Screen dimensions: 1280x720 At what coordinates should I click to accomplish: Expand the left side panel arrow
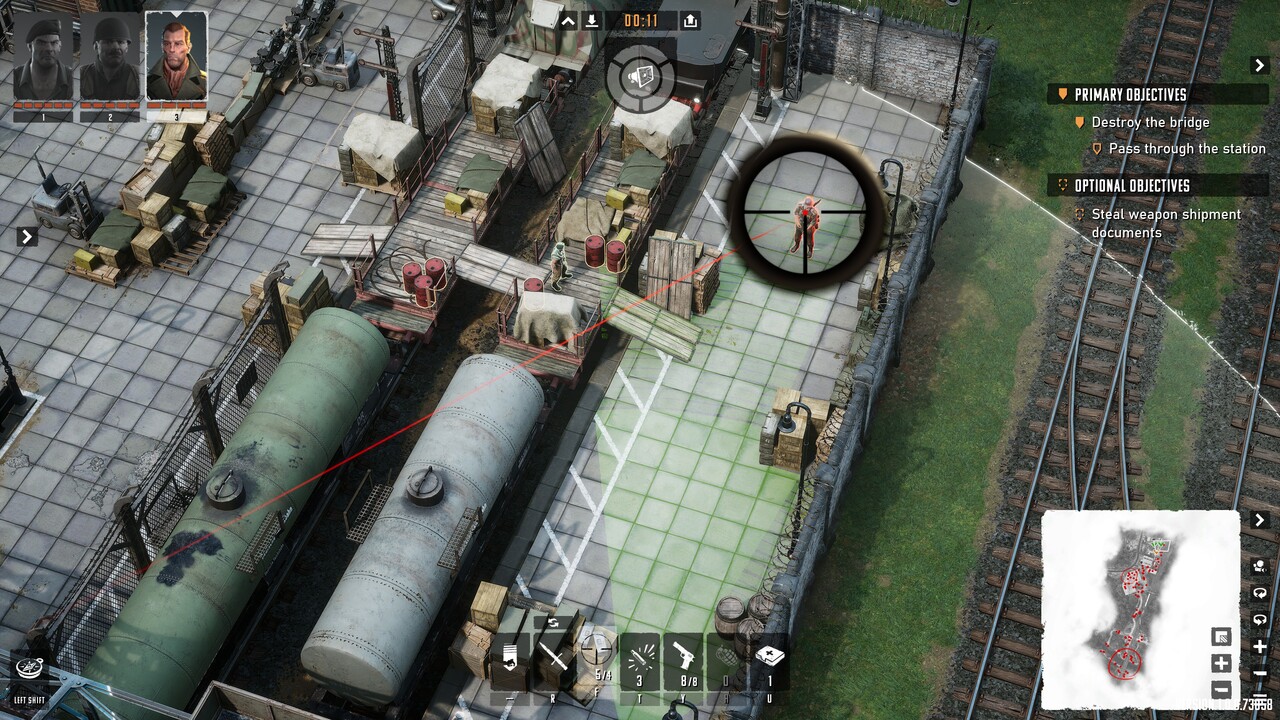(x=27, y=236)
